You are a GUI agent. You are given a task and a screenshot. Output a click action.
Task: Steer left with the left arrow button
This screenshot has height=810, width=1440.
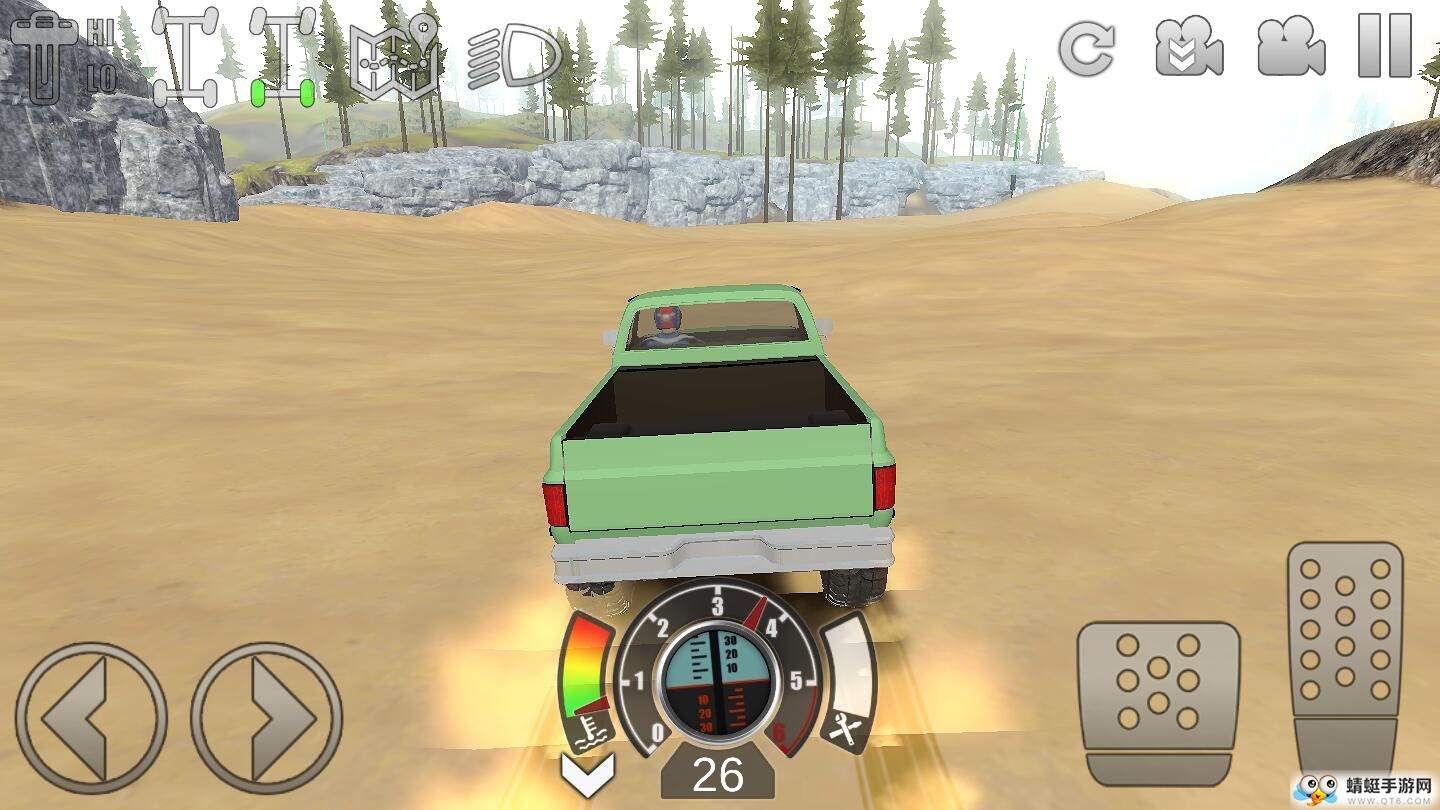tap(91, 718)
